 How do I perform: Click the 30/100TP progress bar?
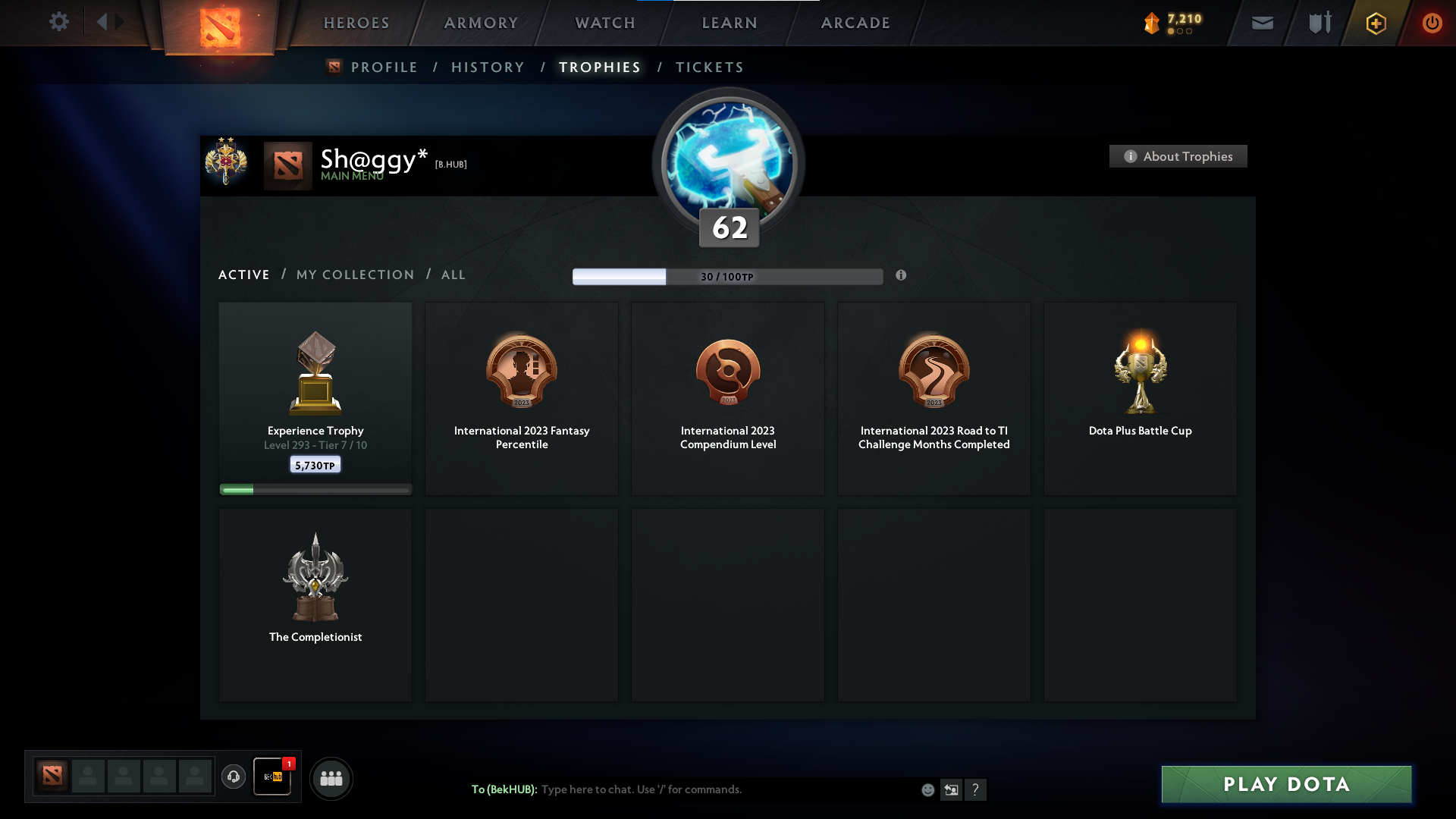(728, 276)
